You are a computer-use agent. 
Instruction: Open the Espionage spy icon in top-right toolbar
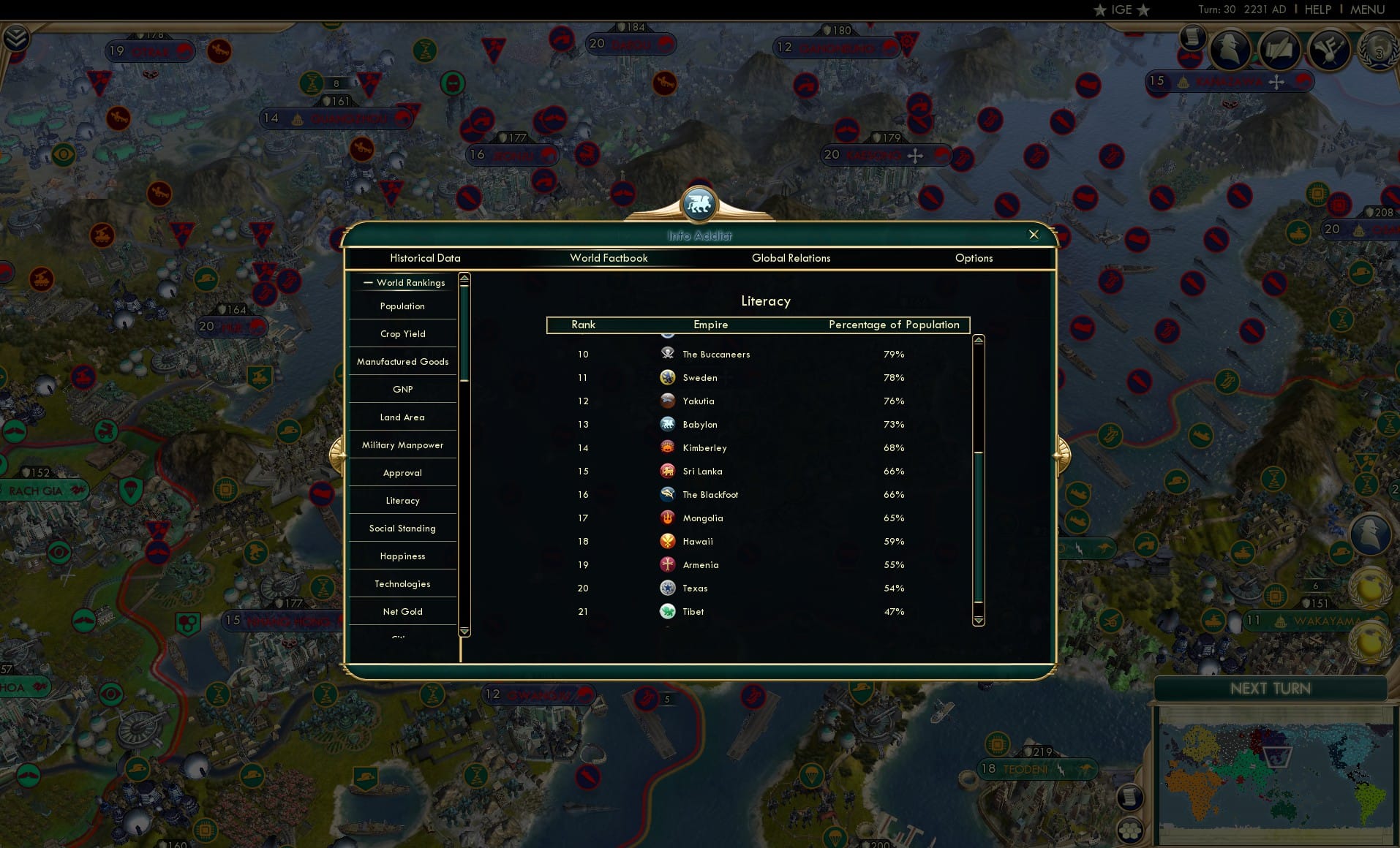tap(1230, 48)
